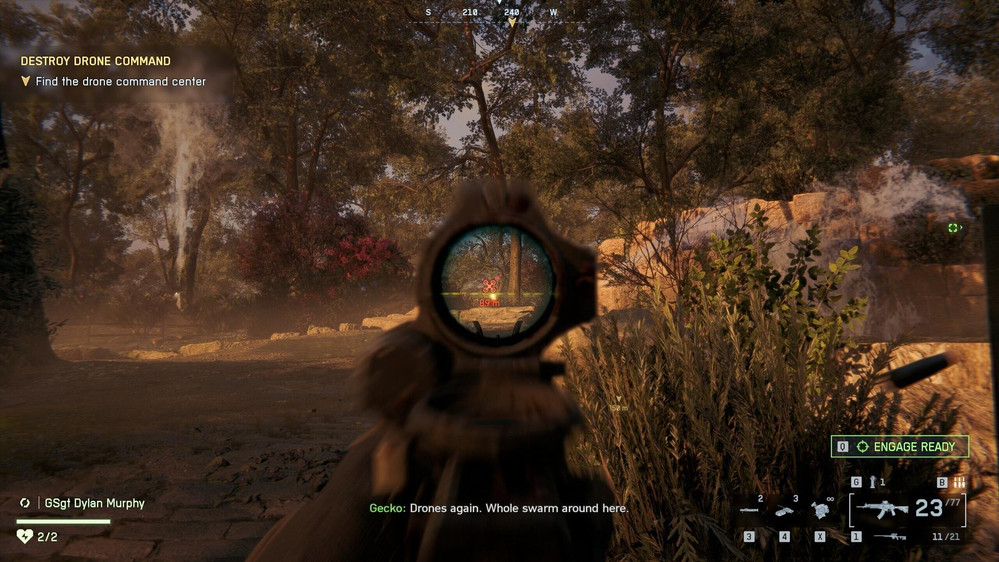Select the grenade icon
The height and width of the screenshot is (562, 999).
tap(870, 482)
